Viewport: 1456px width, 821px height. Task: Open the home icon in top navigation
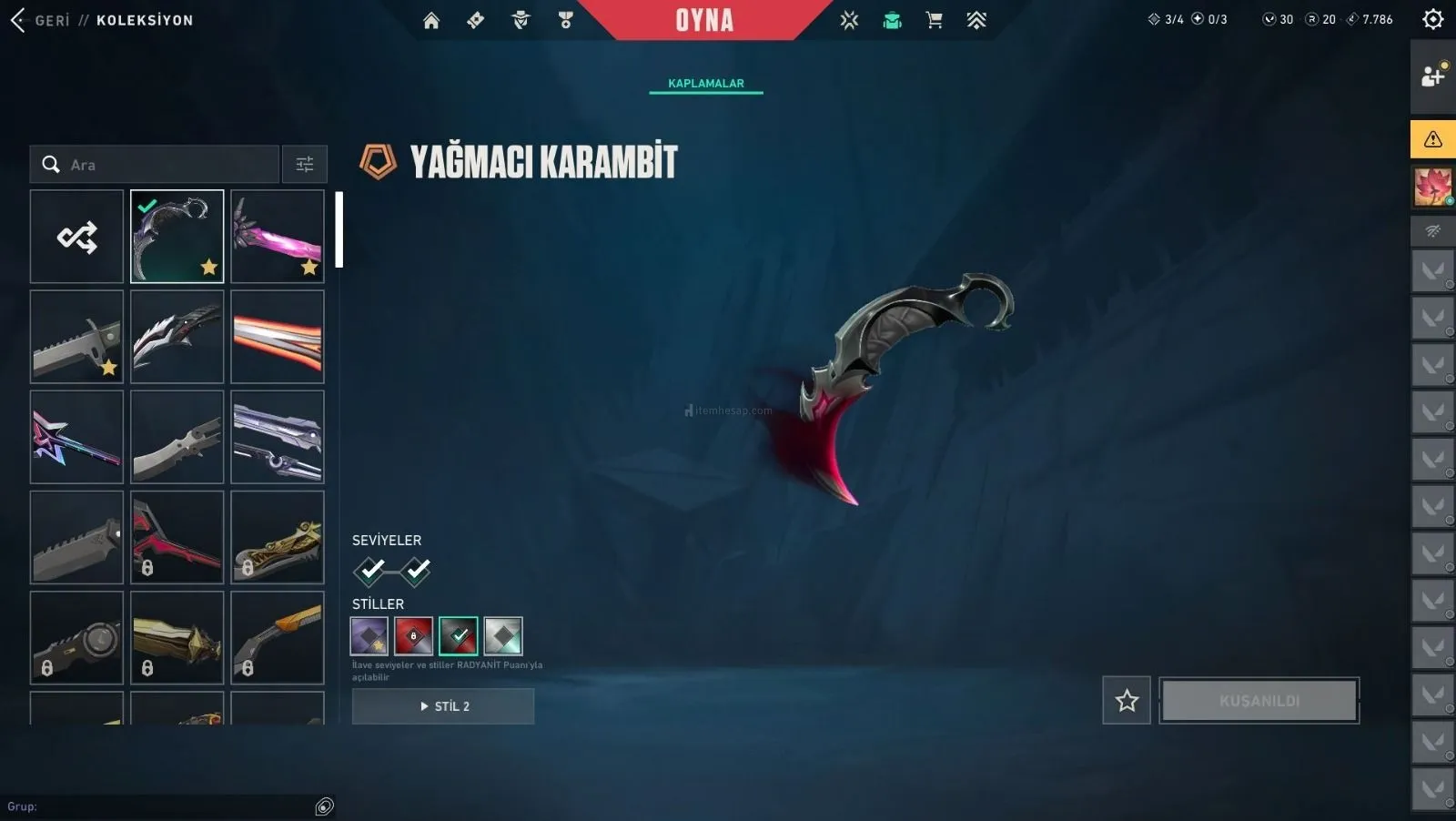[431, 20]
